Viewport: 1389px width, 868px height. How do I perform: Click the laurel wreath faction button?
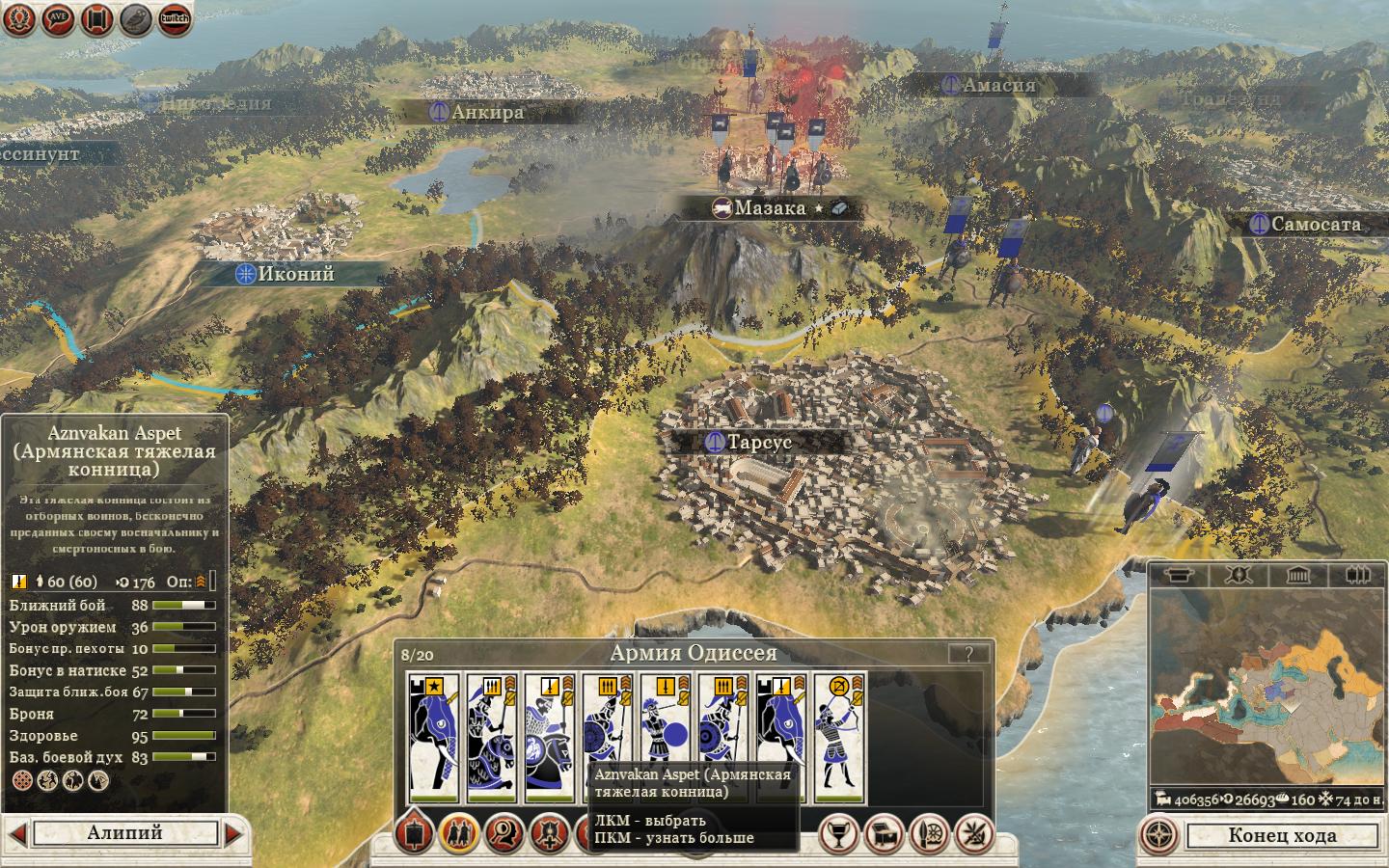[x=19, y=19]
